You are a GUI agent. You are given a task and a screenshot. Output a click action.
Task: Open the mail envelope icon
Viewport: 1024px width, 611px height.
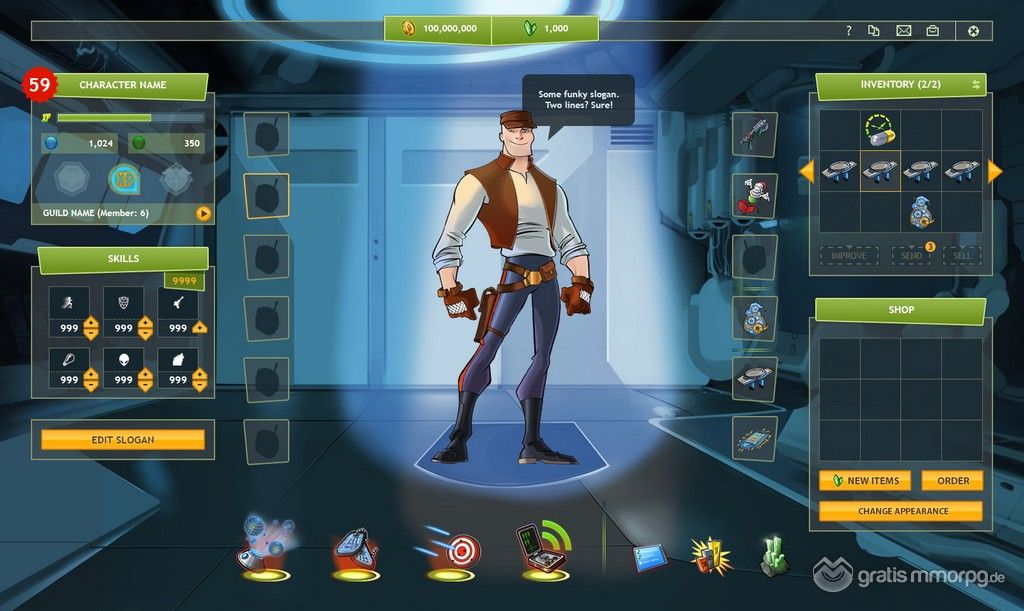tap(904, 30)
